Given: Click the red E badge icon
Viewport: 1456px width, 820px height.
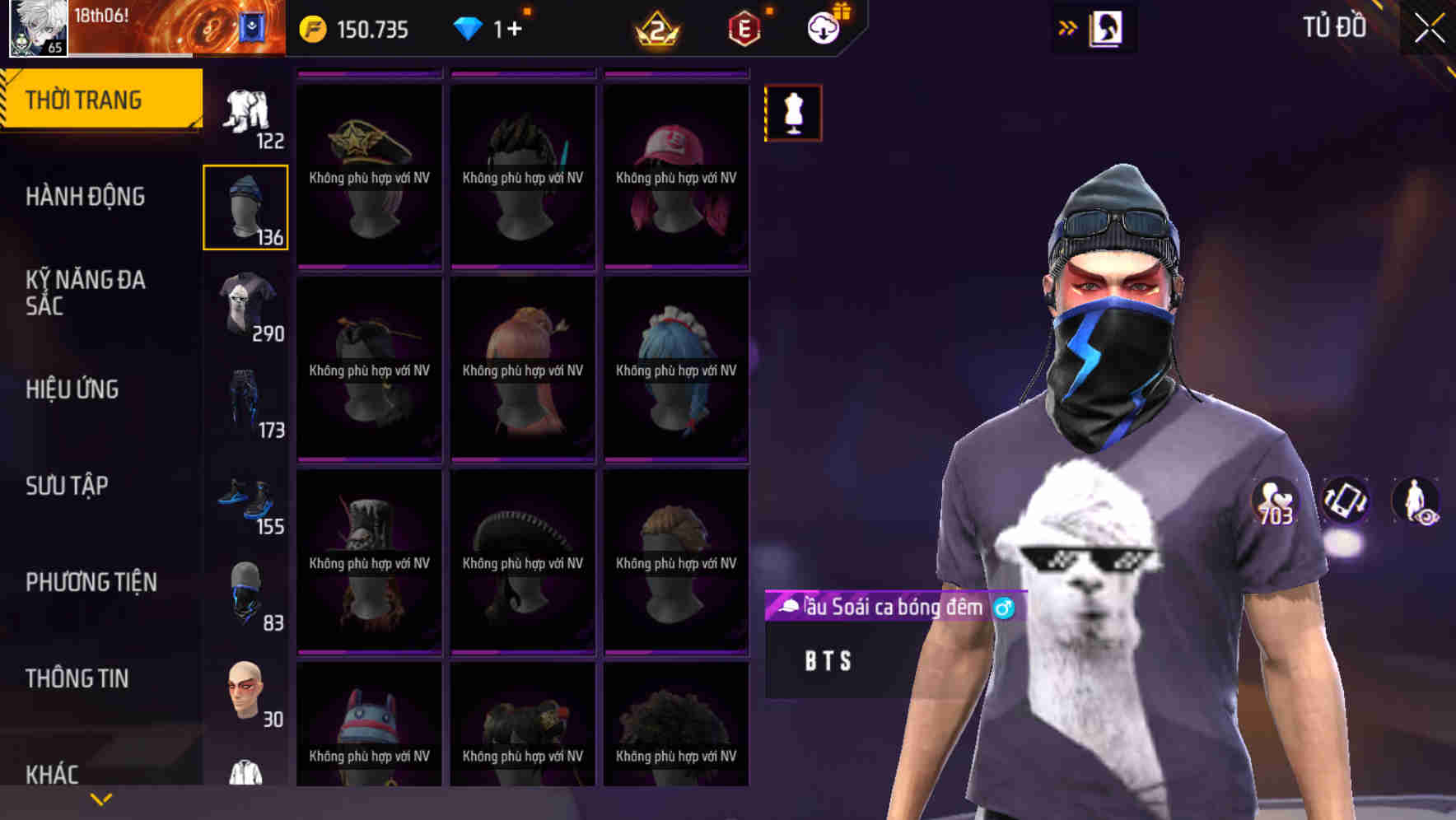Looking at the screenshot, I should click(744, 29).
